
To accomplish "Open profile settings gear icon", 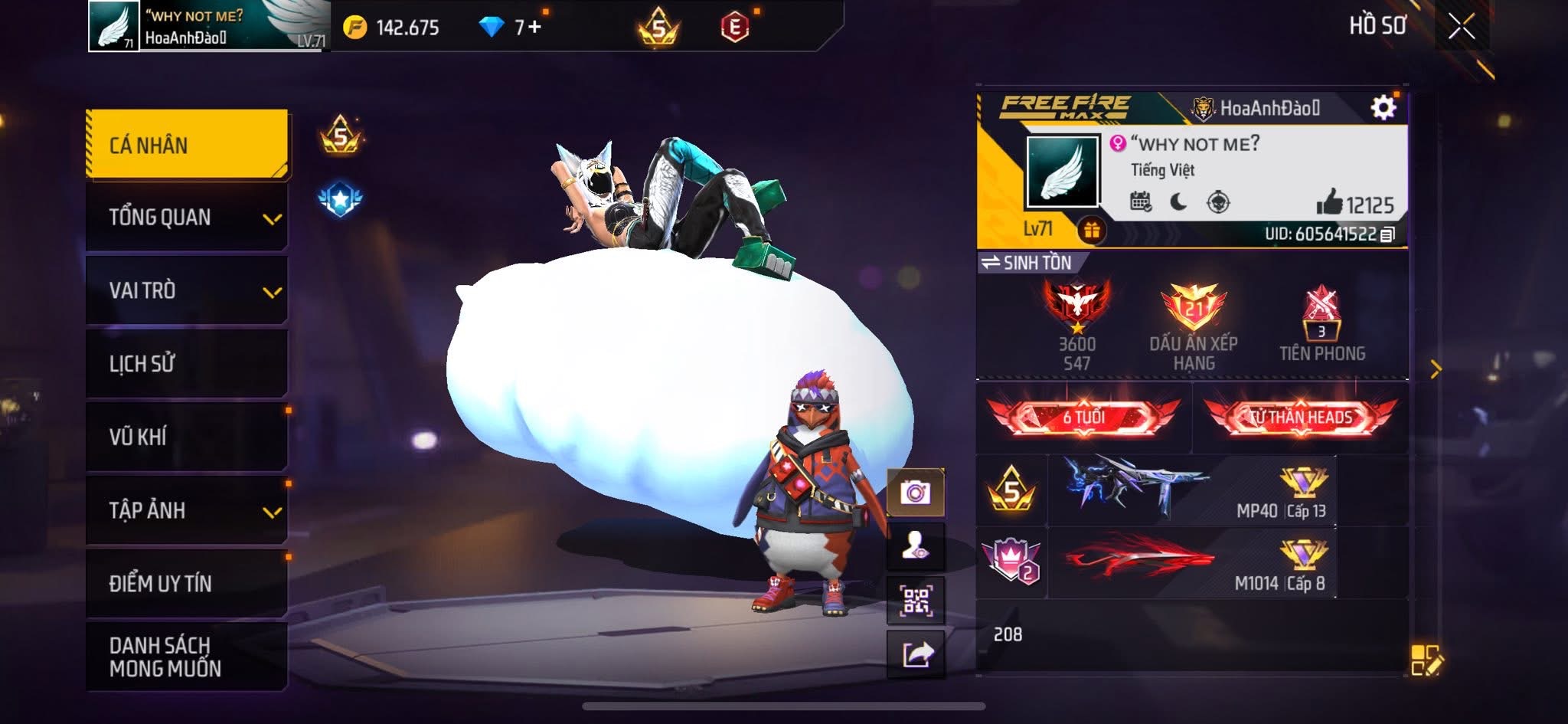I will pyautogui.click(x=1383, y=108).
